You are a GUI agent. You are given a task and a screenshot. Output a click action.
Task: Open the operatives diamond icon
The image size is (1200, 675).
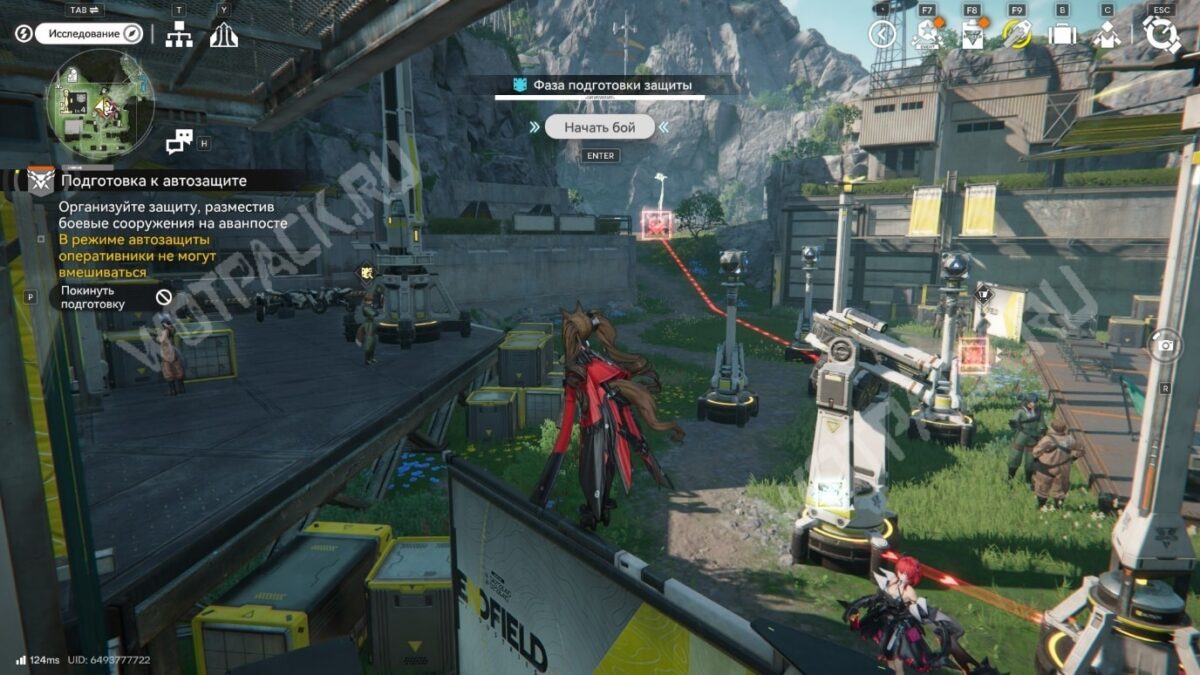[x=1106, y=35]
